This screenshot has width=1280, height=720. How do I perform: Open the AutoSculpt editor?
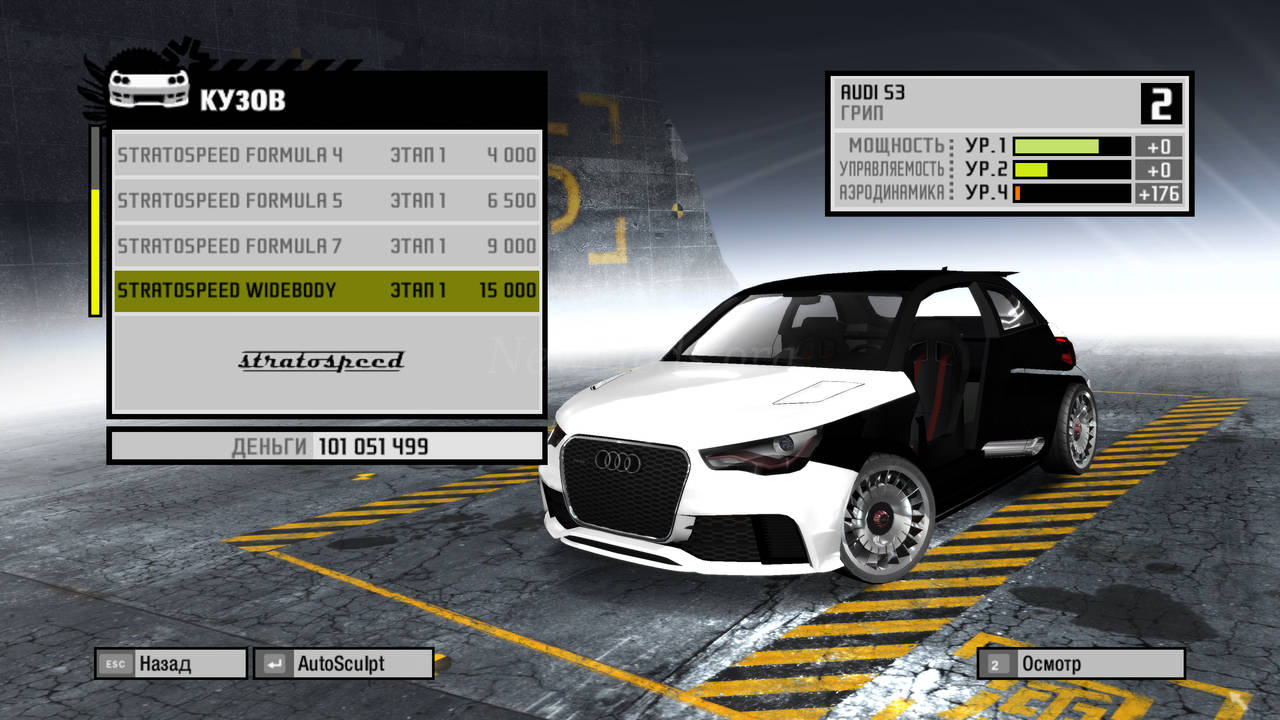pyautogui.click(x=344, y=663)
